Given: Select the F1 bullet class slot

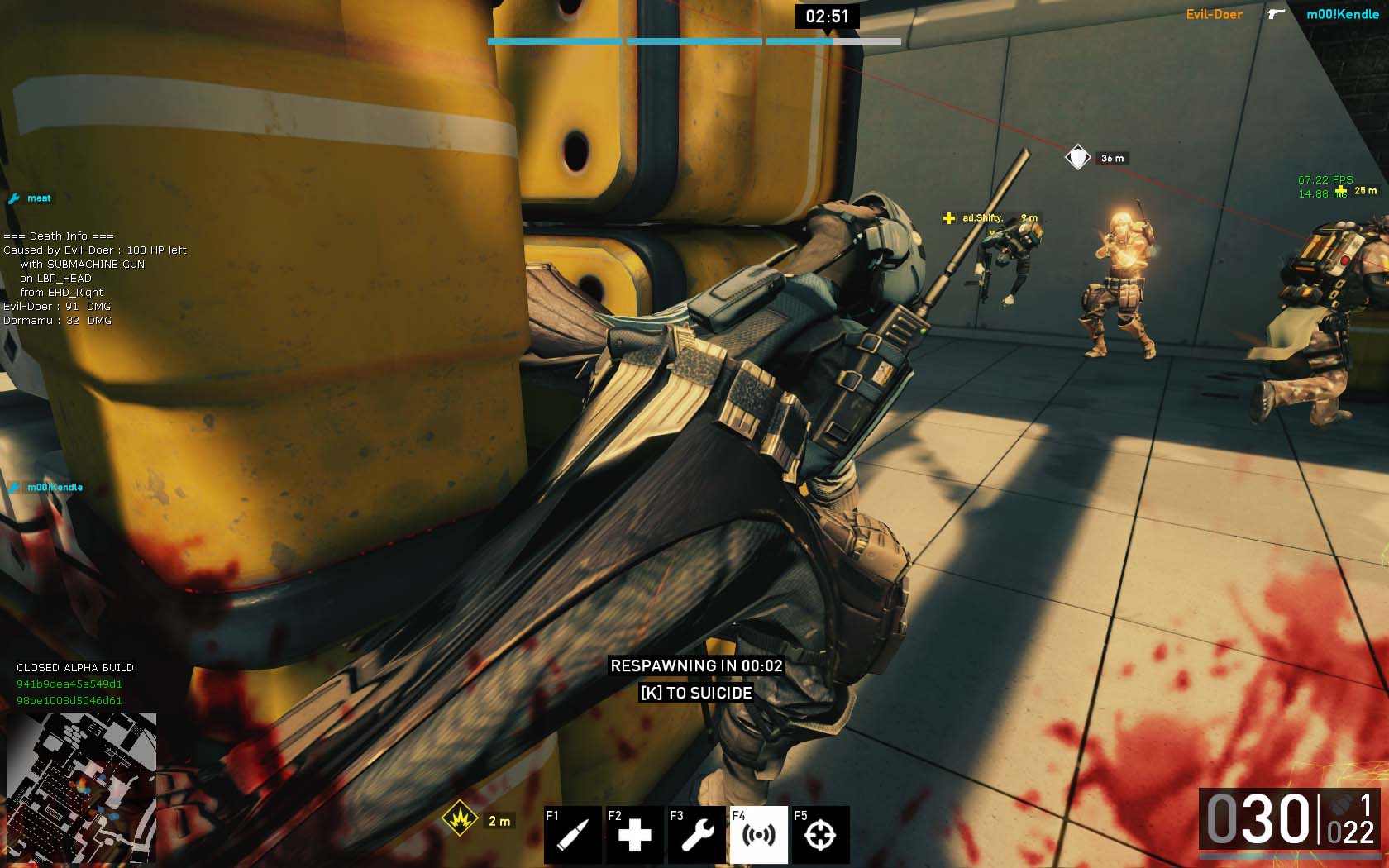Looking at the screenshot, I should pos(572,835).
